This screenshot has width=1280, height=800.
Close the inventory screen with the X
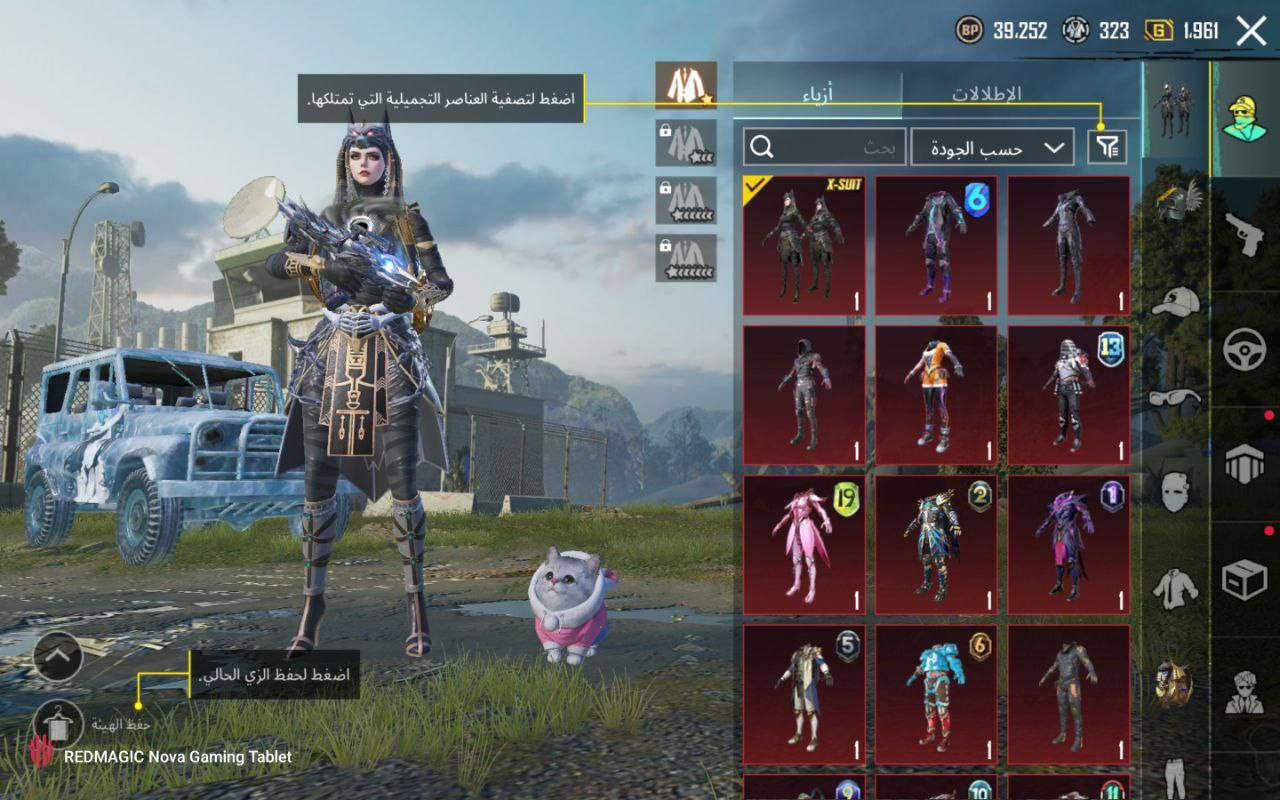click(1251, 31)
